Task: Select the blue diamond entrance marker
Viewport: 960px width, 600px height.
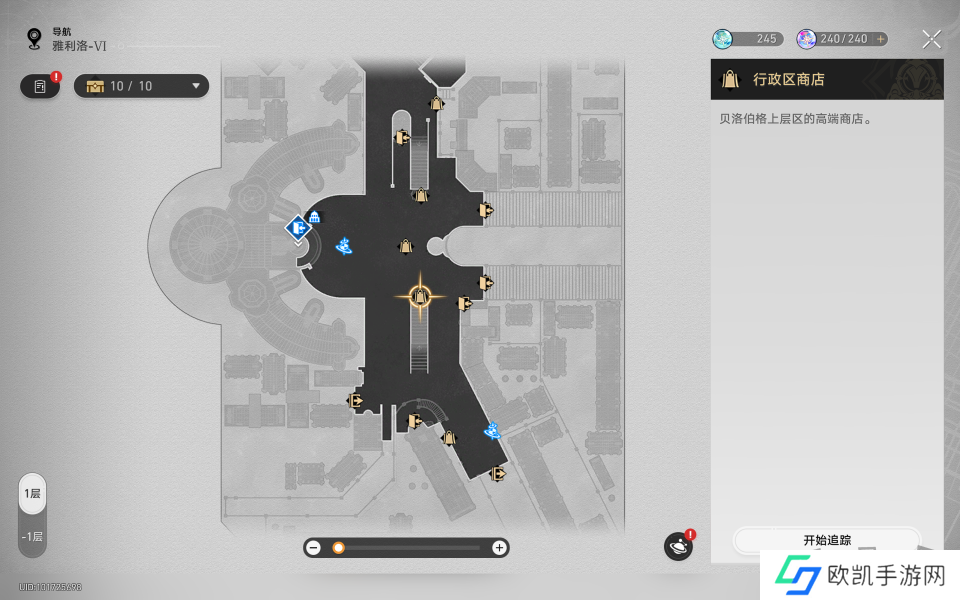Action: tap(297, 228)
